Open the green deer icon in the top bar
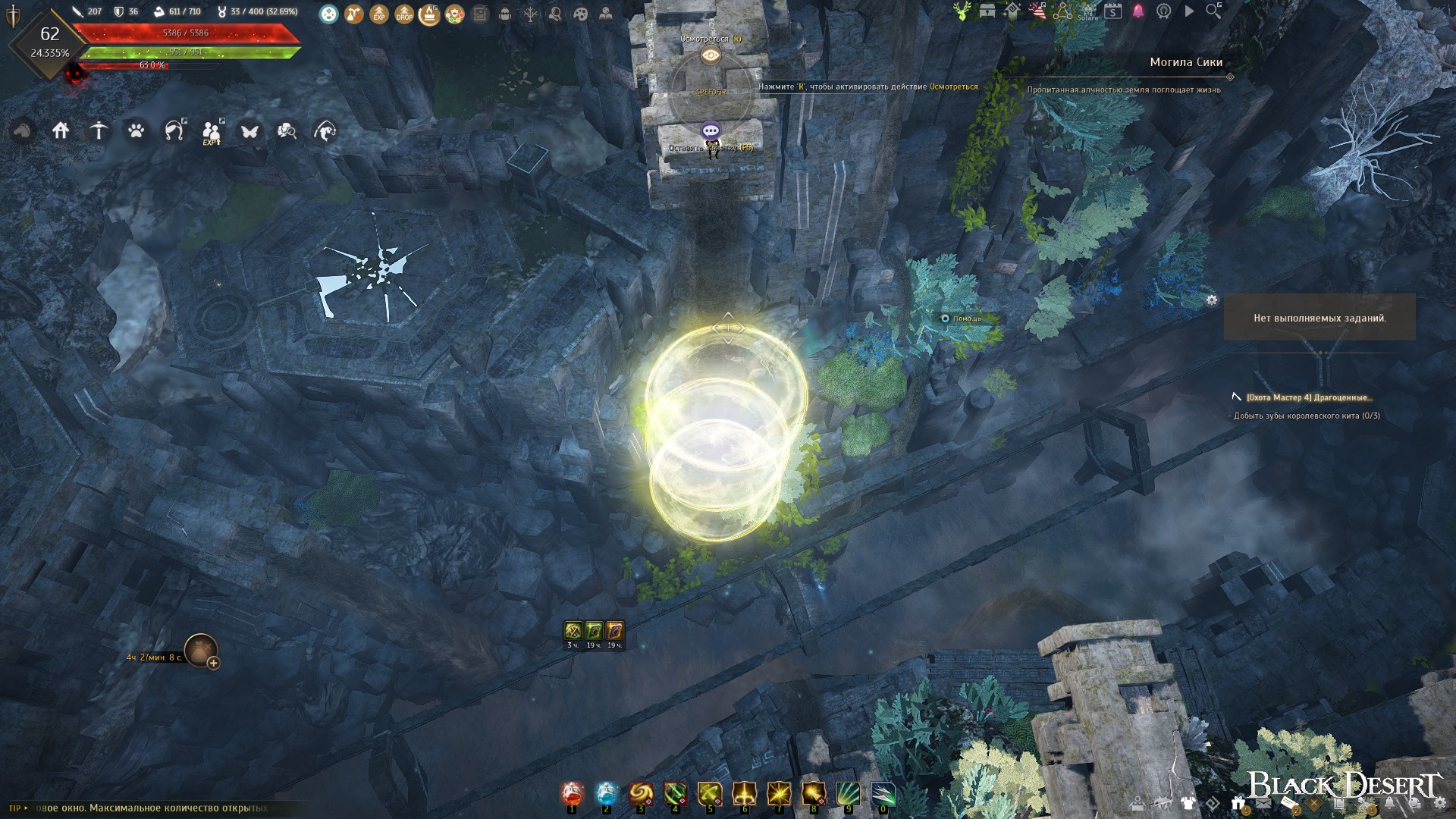The height and width of the screenshot is (819, 1456). click(x=962, y=11)
